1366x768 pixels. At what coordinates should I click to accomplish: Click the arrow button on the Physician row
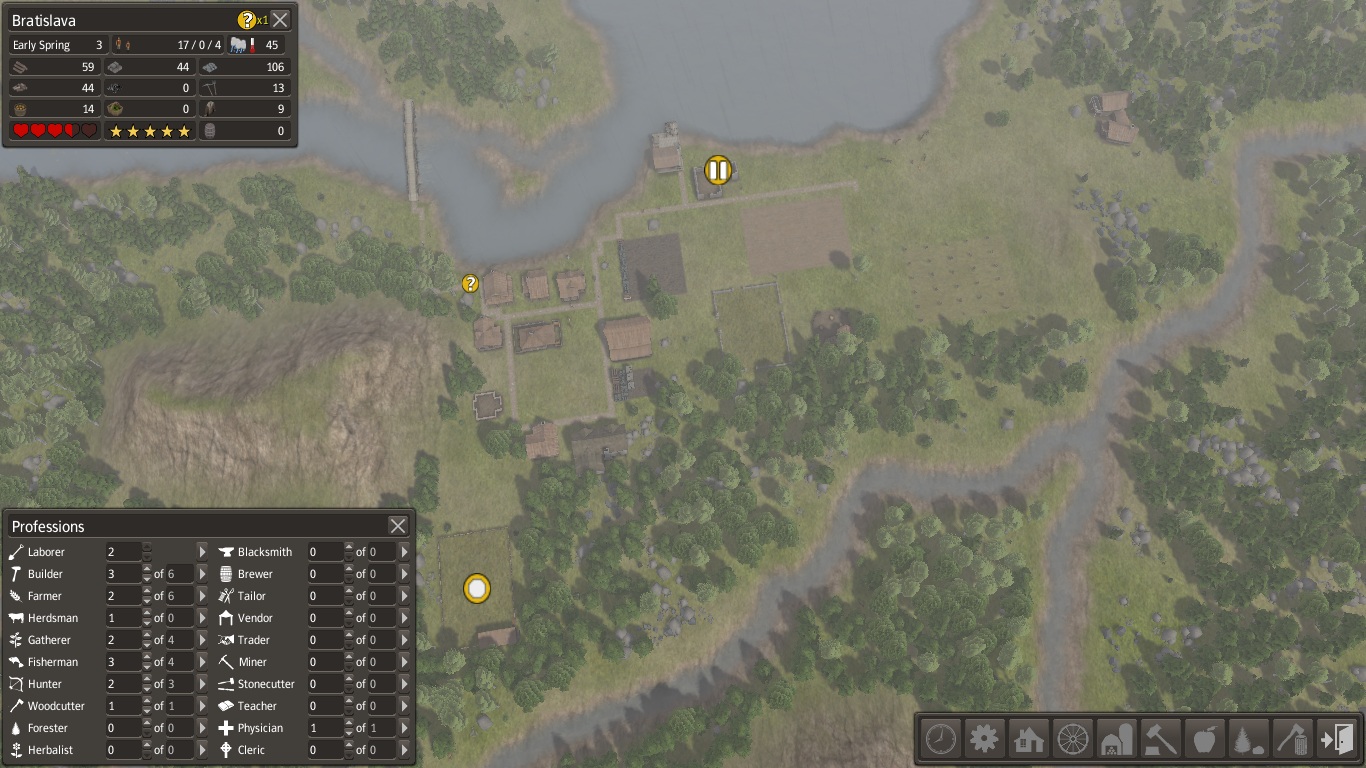tap(404, 728)
